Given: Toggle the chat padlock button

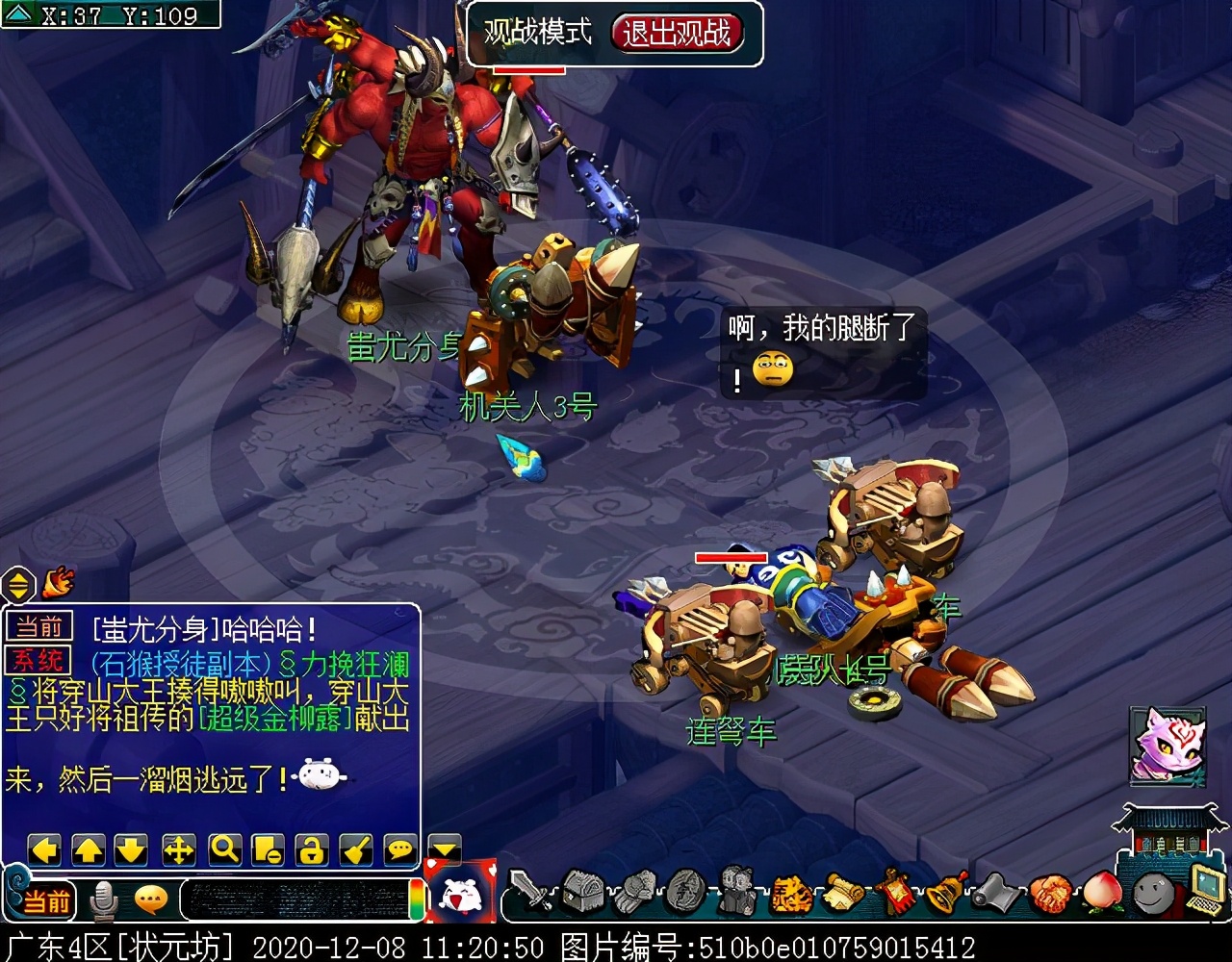Looking at the screenshot, I should point(312,849).
